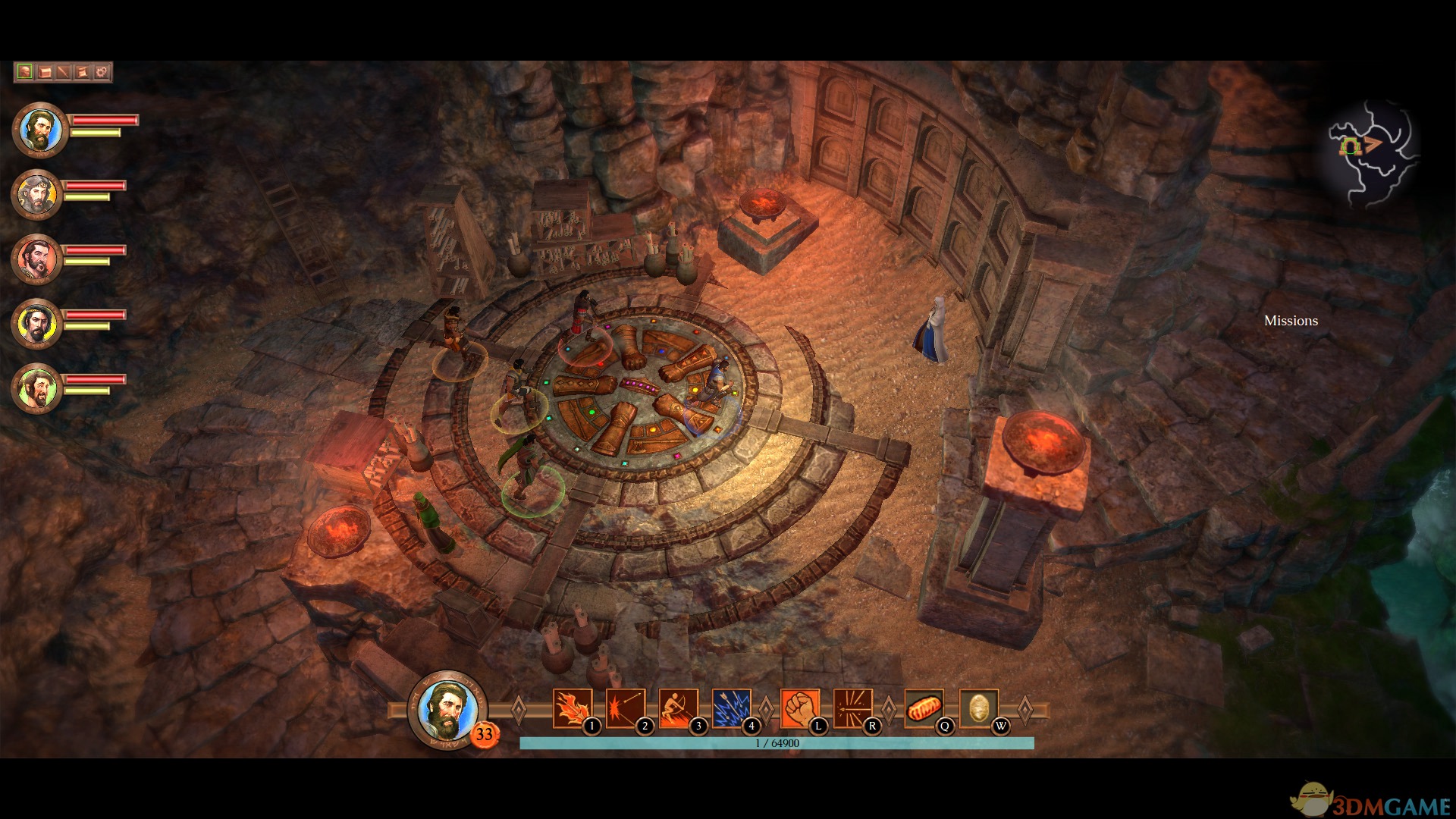Select the arrow burst attack icon

click(852, 709)
